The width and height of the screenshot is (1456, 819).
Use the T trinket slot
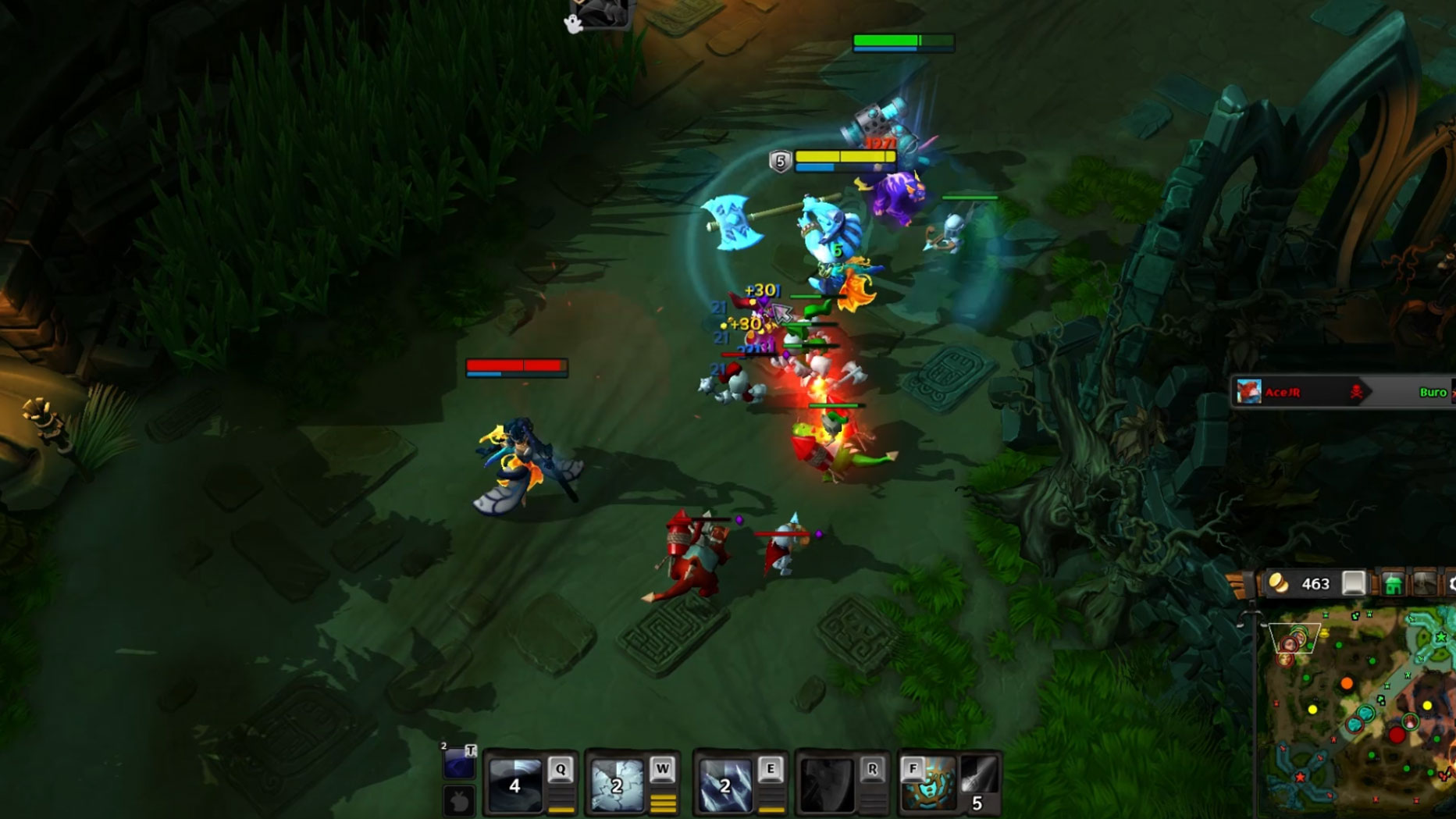458,762
